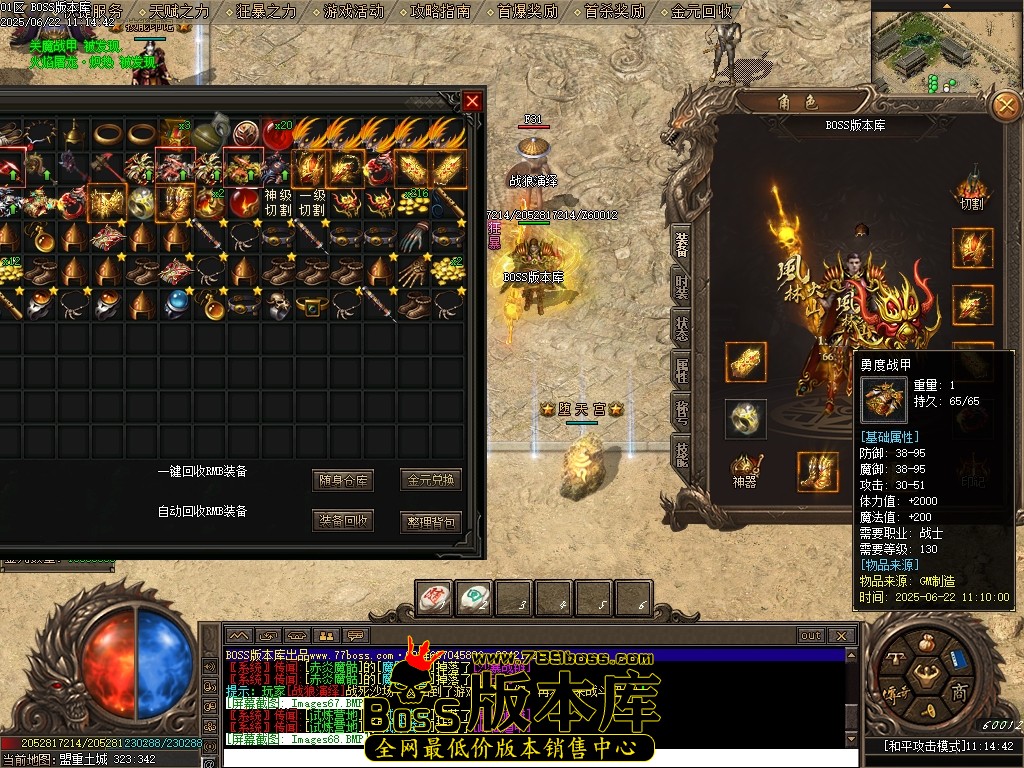Image resolution: width=1024 pixels, height=768 pixels.
Task: Show the 攻略指南 guide
Action: [x=441, y=12]
